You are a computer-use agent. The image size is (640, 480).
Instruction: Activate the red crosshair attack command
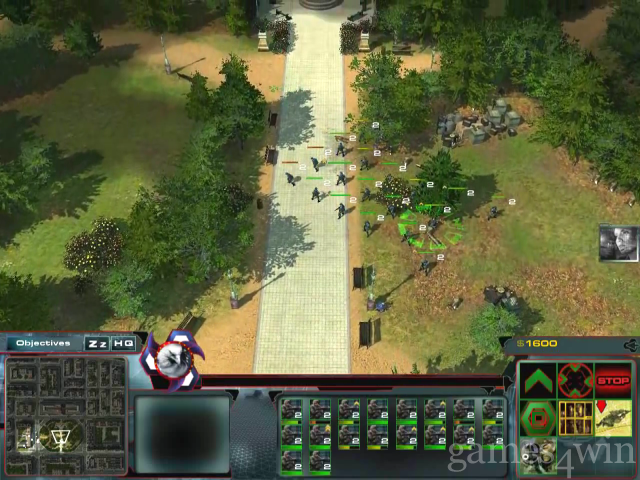(575, 381)
